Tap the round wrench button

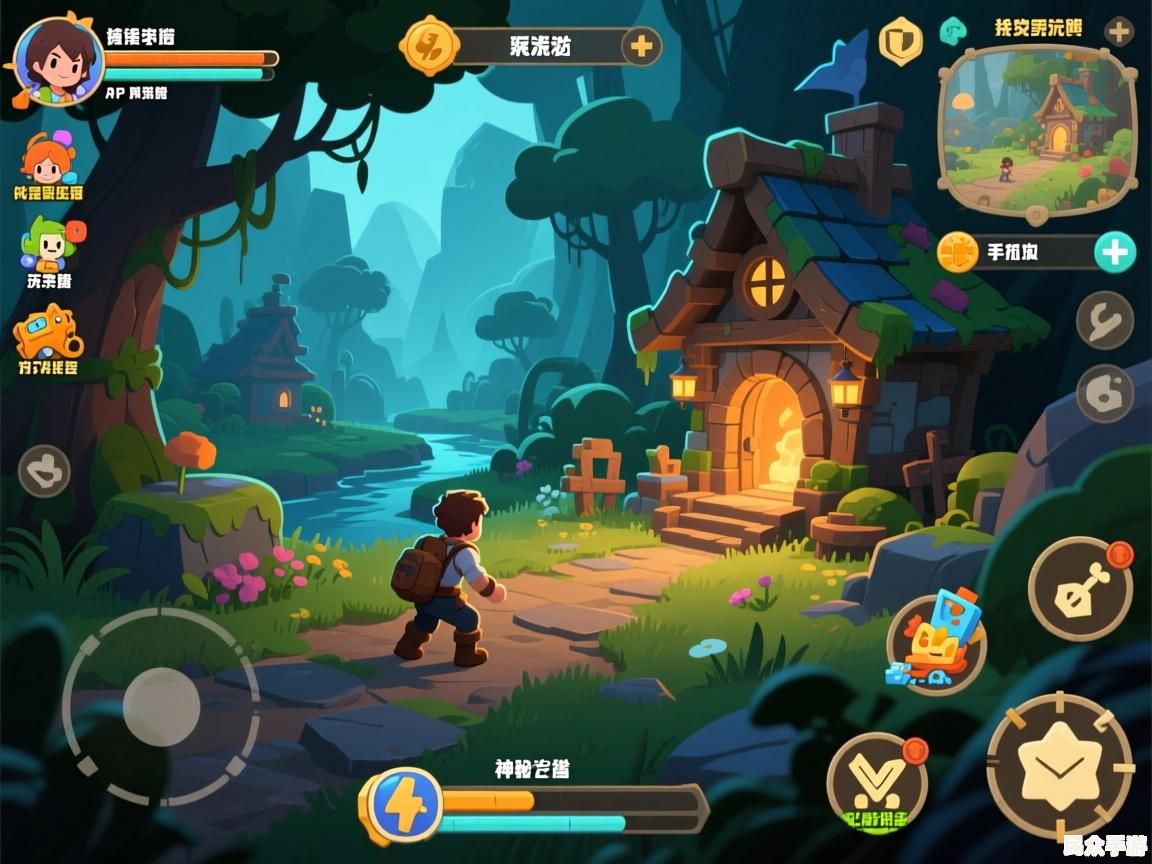1105,321
